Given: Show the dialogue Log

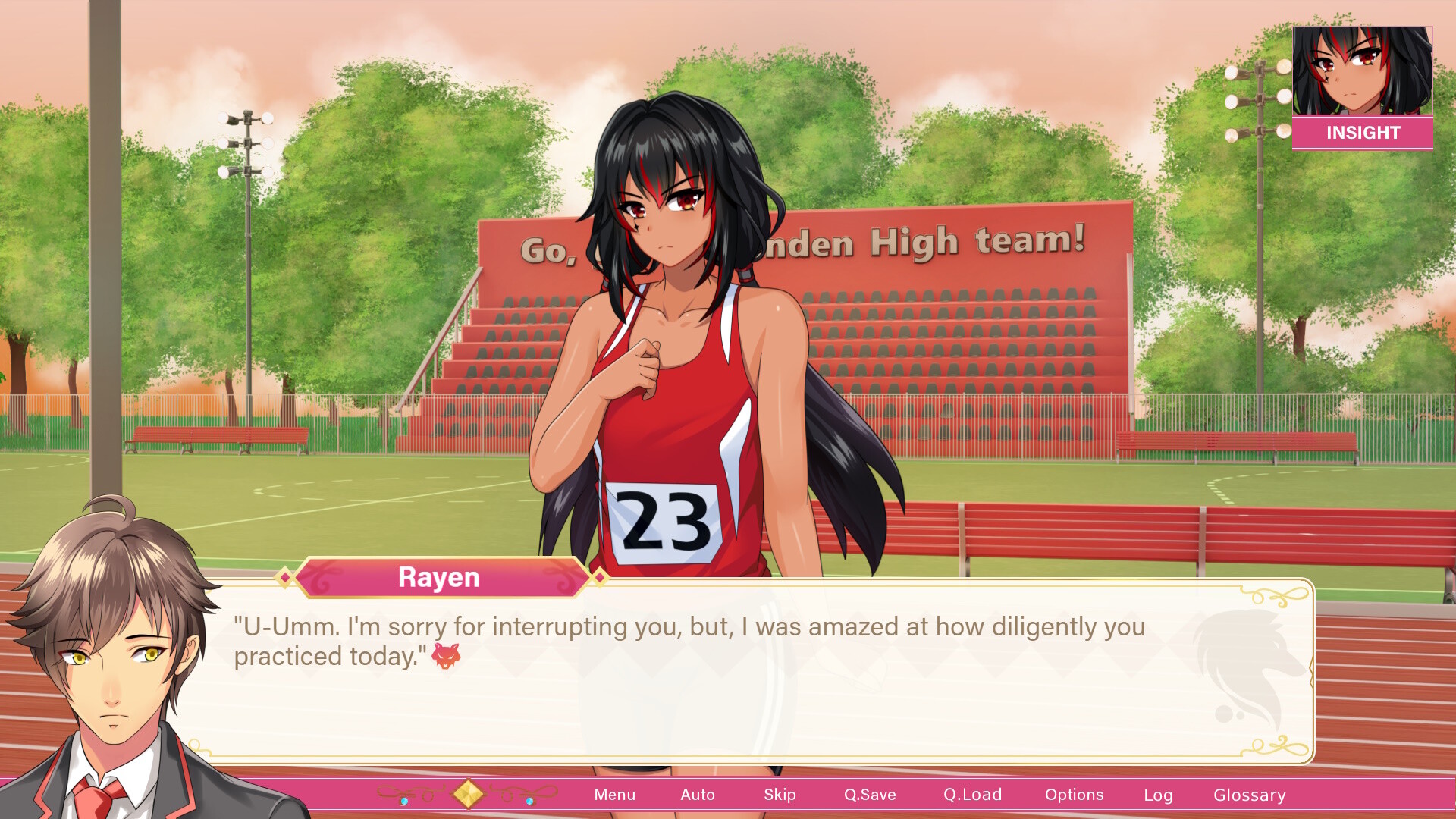Looking at the screenshot, I should pyautogui.click(x=1158, y=795).
